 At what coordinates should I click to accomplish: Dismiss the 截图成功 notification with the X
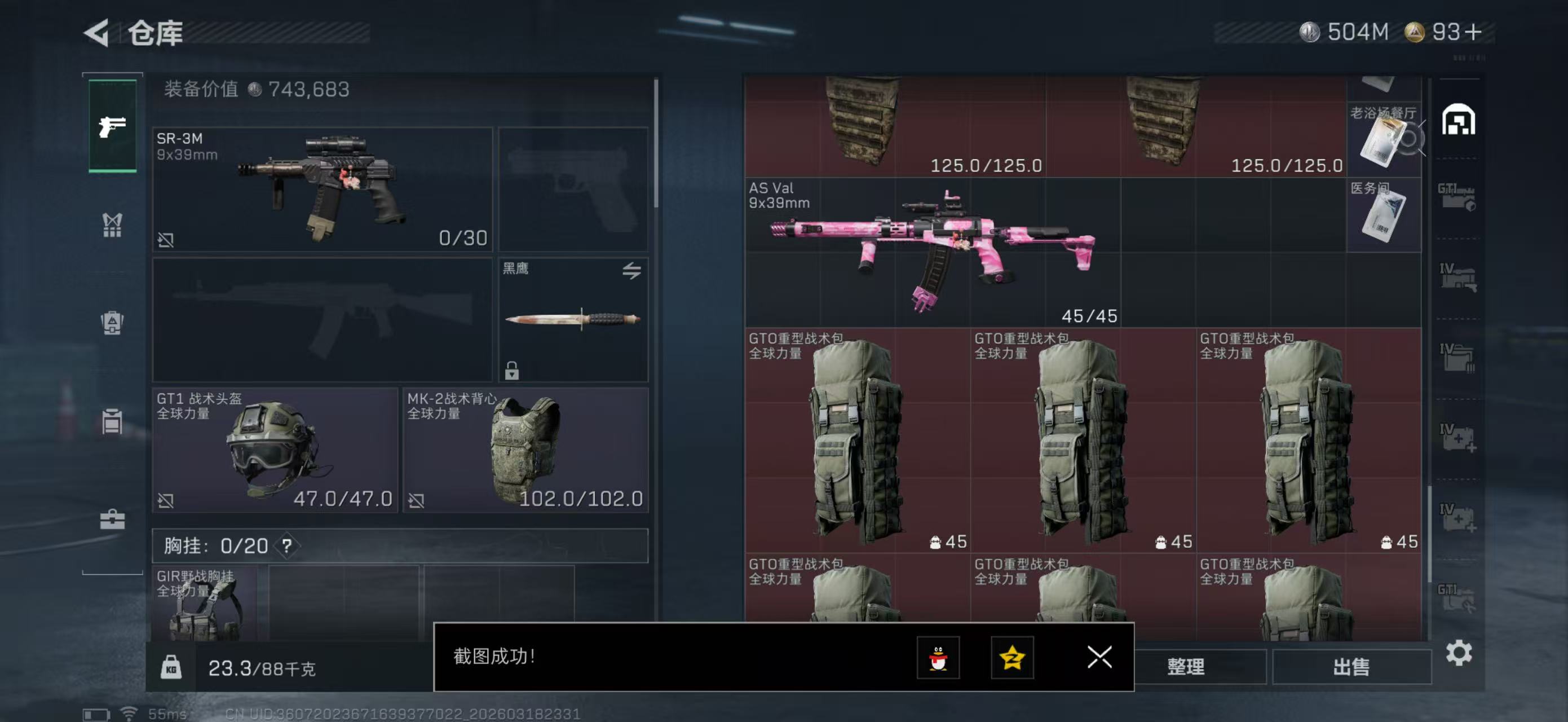point(1098,658)
